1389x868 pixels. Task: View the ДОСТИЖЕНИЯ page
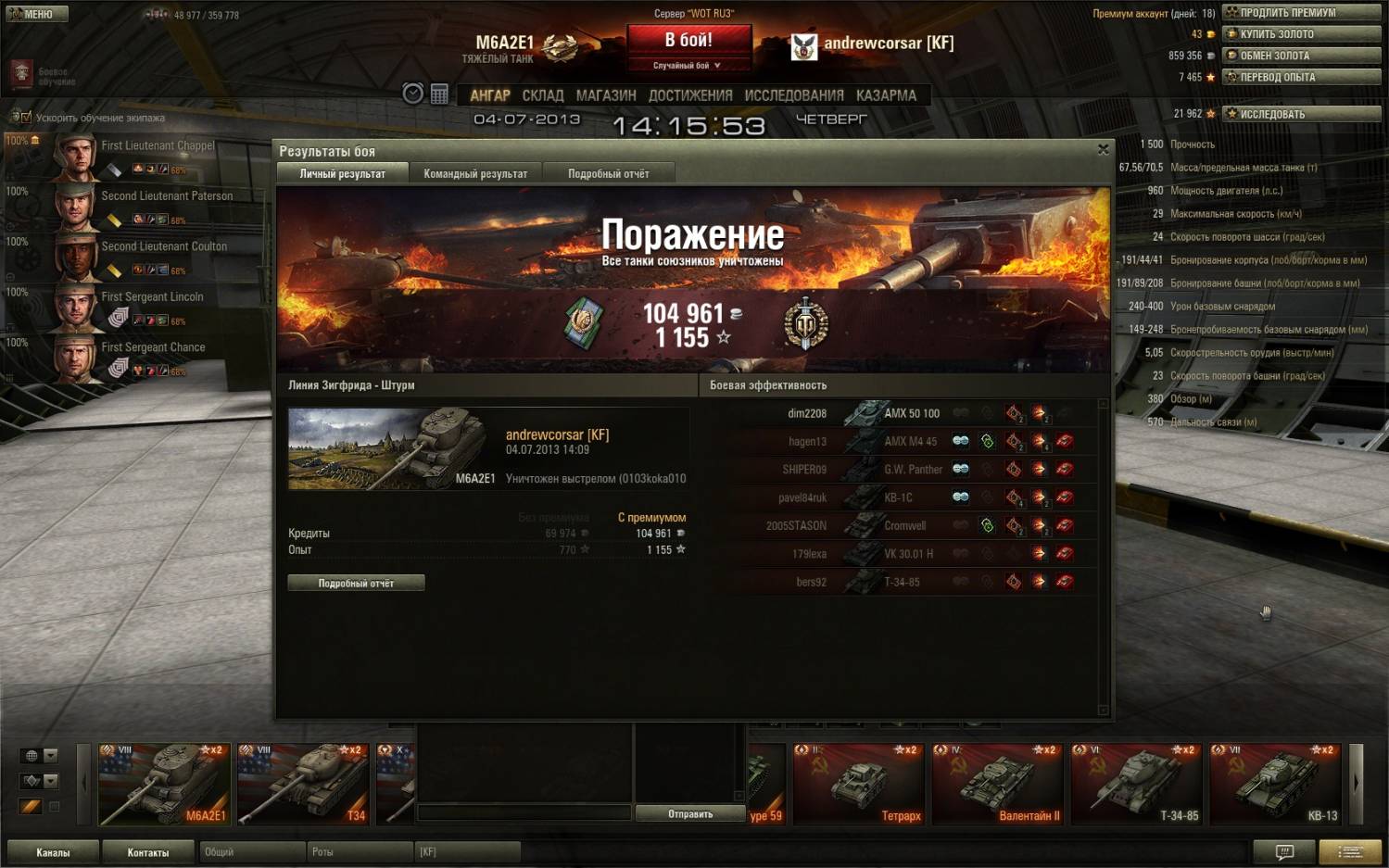[690, 95]
